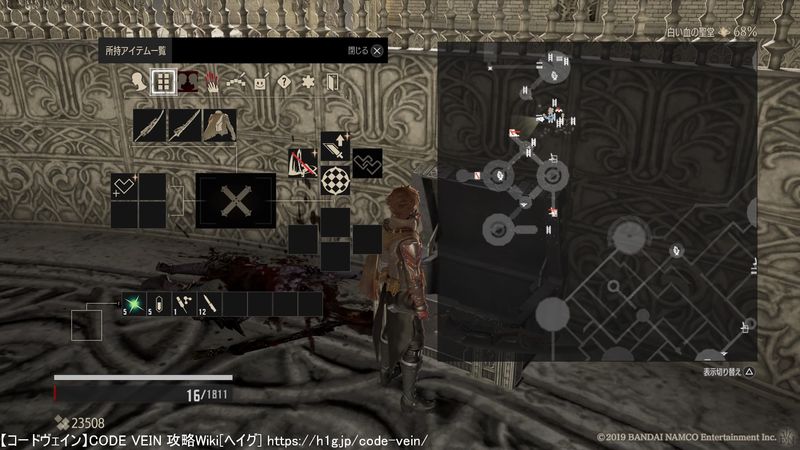Image resolution: width=800 pixels, height=450 pixels.
Task: Select the grid inventory tab
Action: point(160,82)
